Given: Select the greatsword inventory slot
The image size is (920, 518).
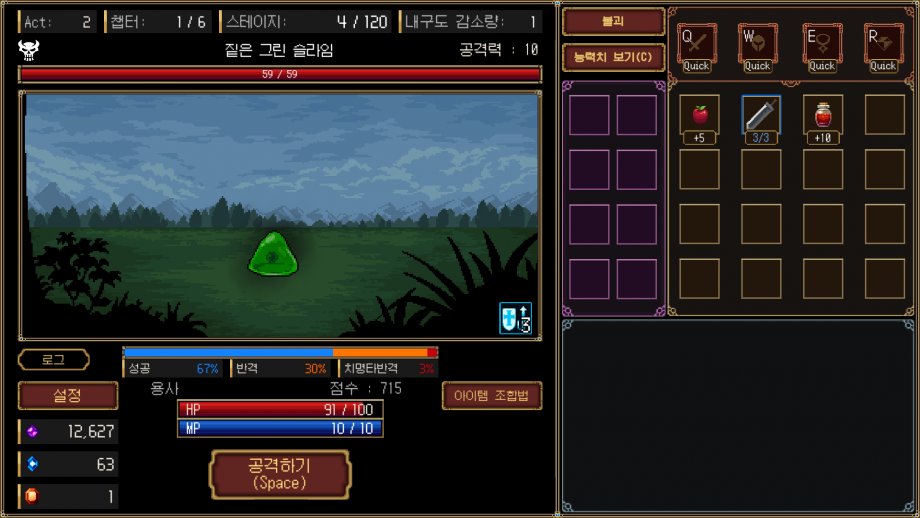Looking at the screenshot, I should tap(761, 115).
